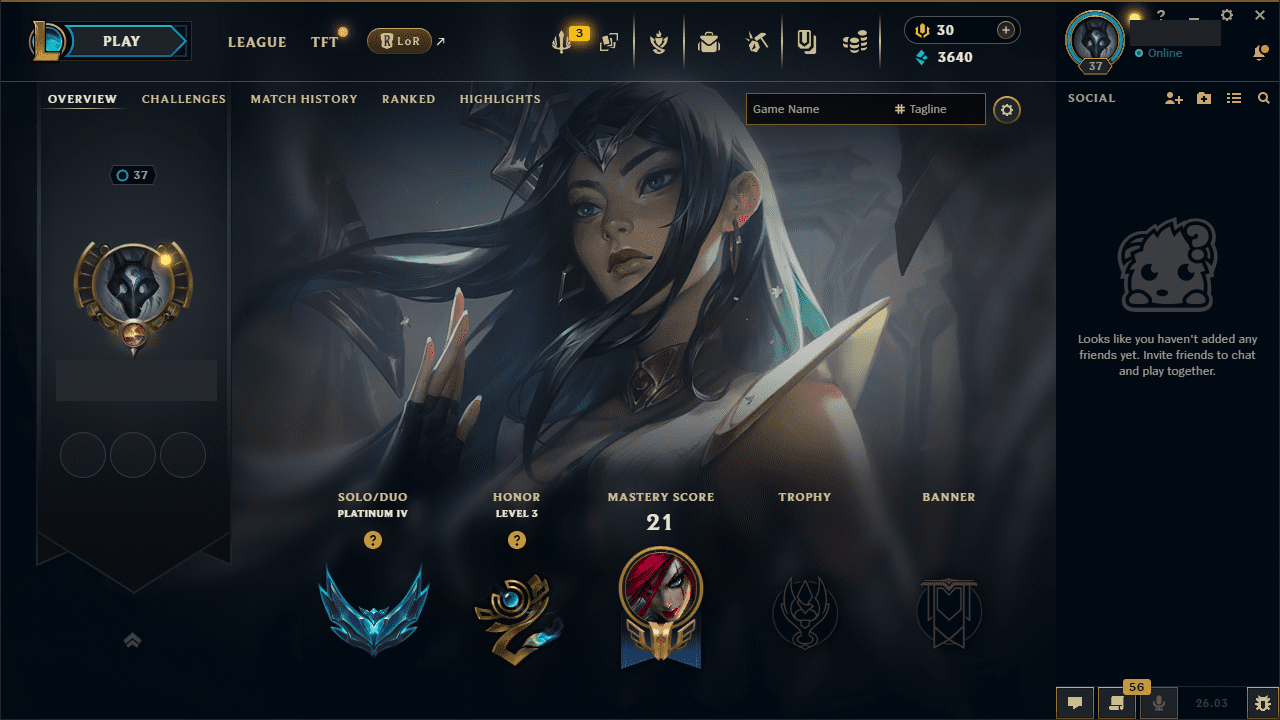The width and height of the screenshot is (1280, 720).
Task: Open Loot via the satchel icon
Action: [x=709, y=41]
